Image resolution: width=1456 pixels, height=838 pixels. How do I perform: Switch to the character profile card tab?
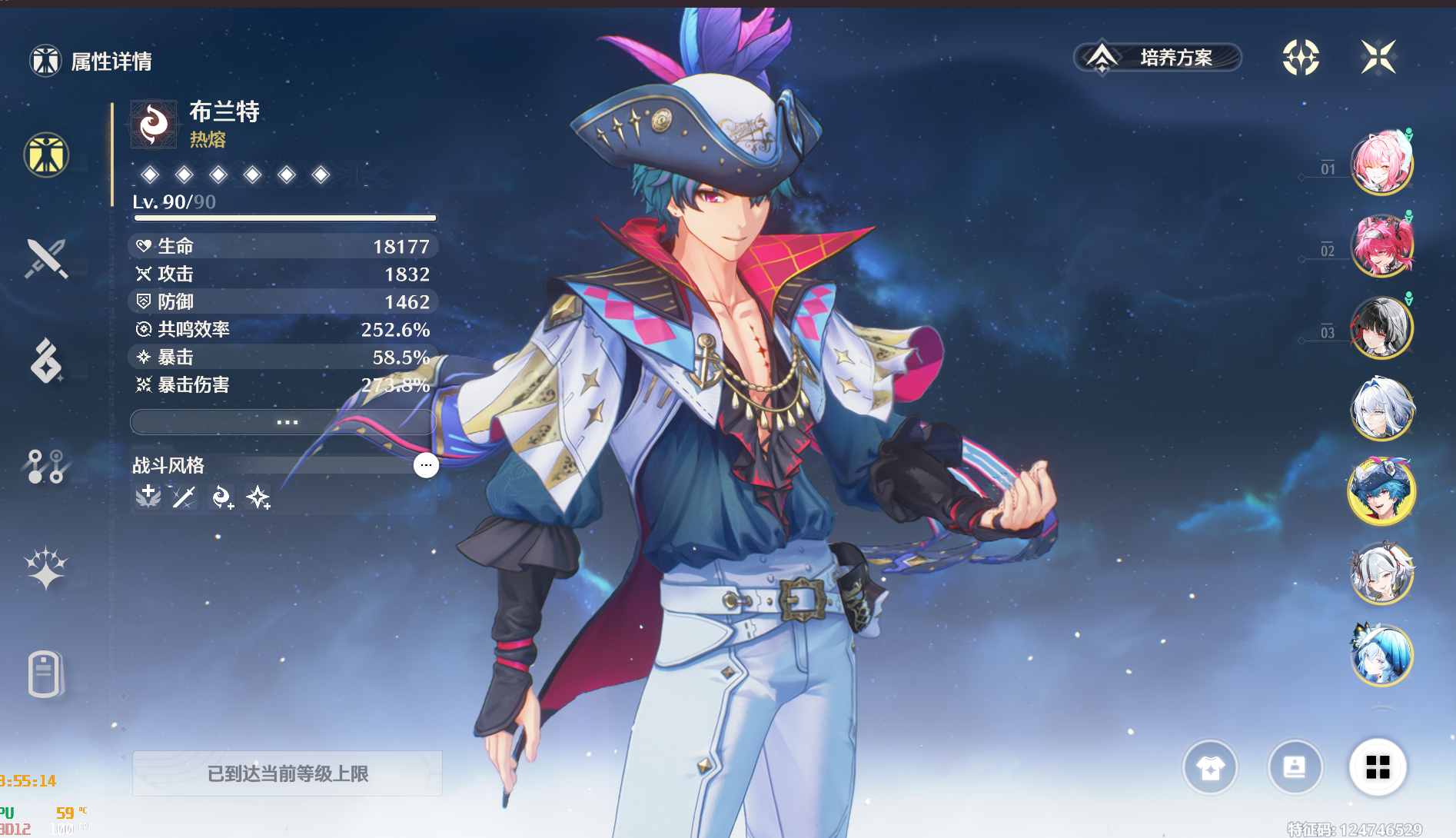[x=45, y=674]
